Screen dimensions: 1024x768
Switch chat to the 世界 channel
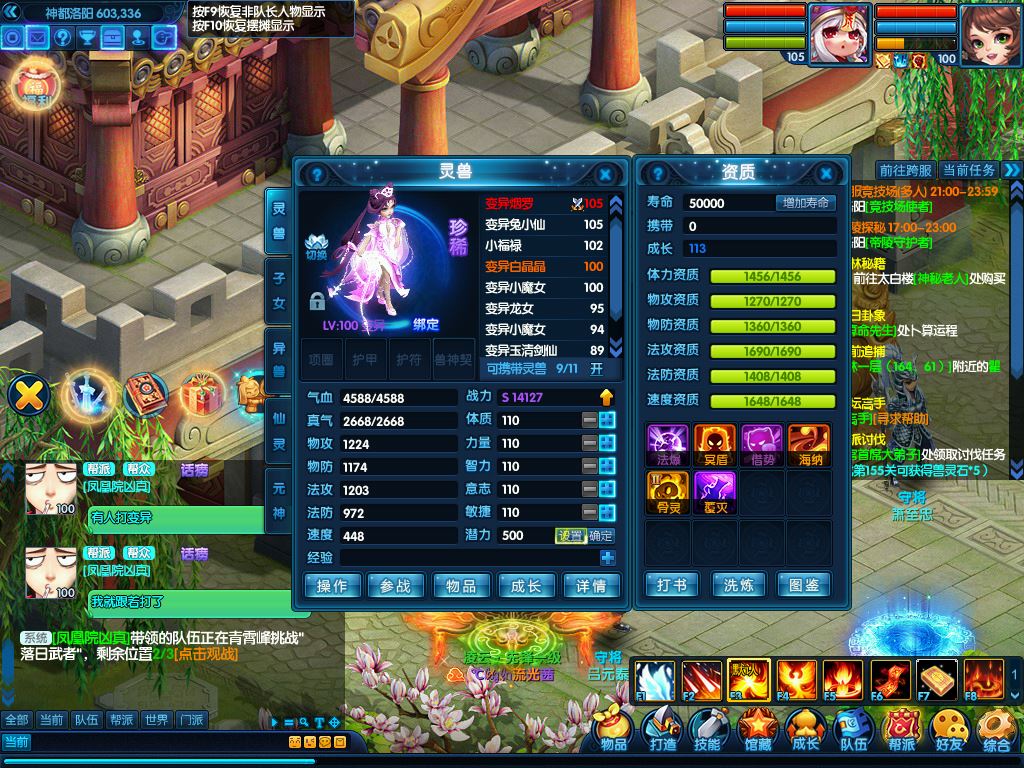tap(155, 720)
